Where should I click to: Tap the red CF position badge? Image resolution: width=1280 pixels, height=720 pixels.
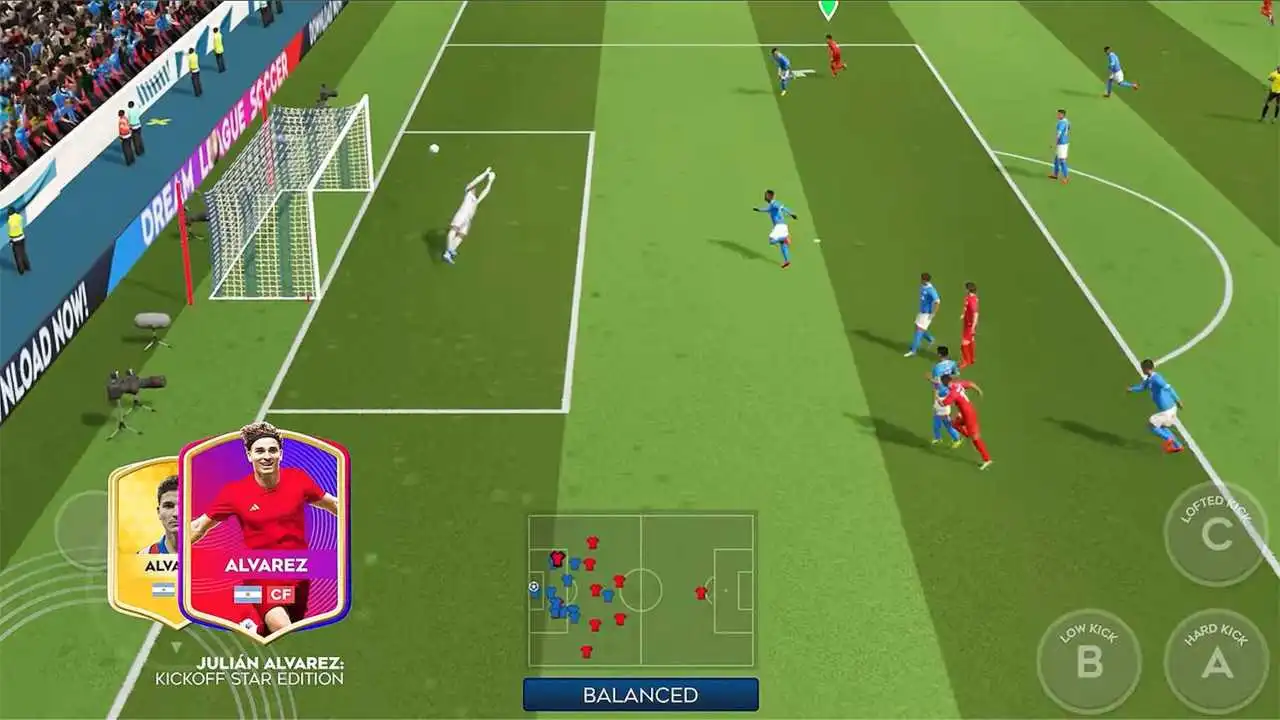coord(283,592)
